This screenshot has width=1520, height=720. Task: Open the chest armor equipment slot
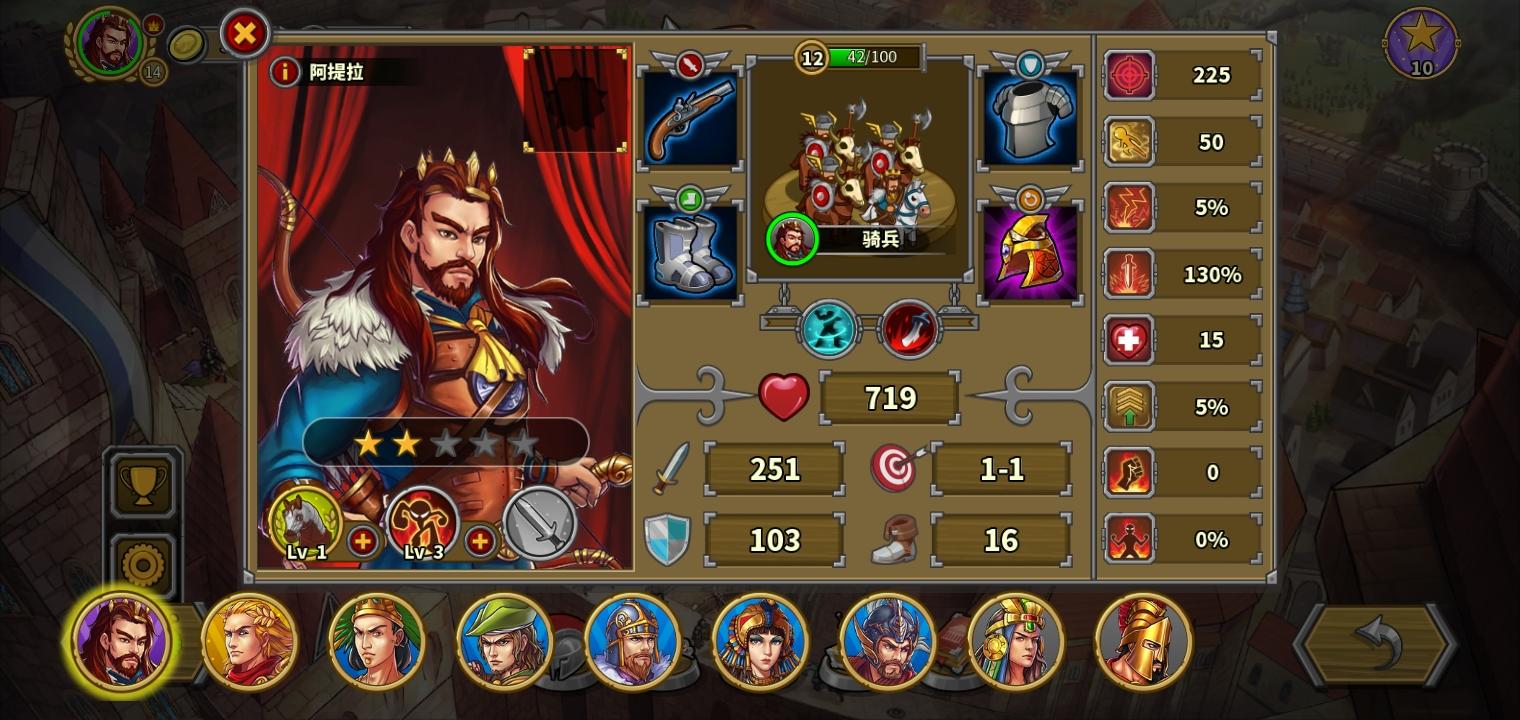point(1031,118)
